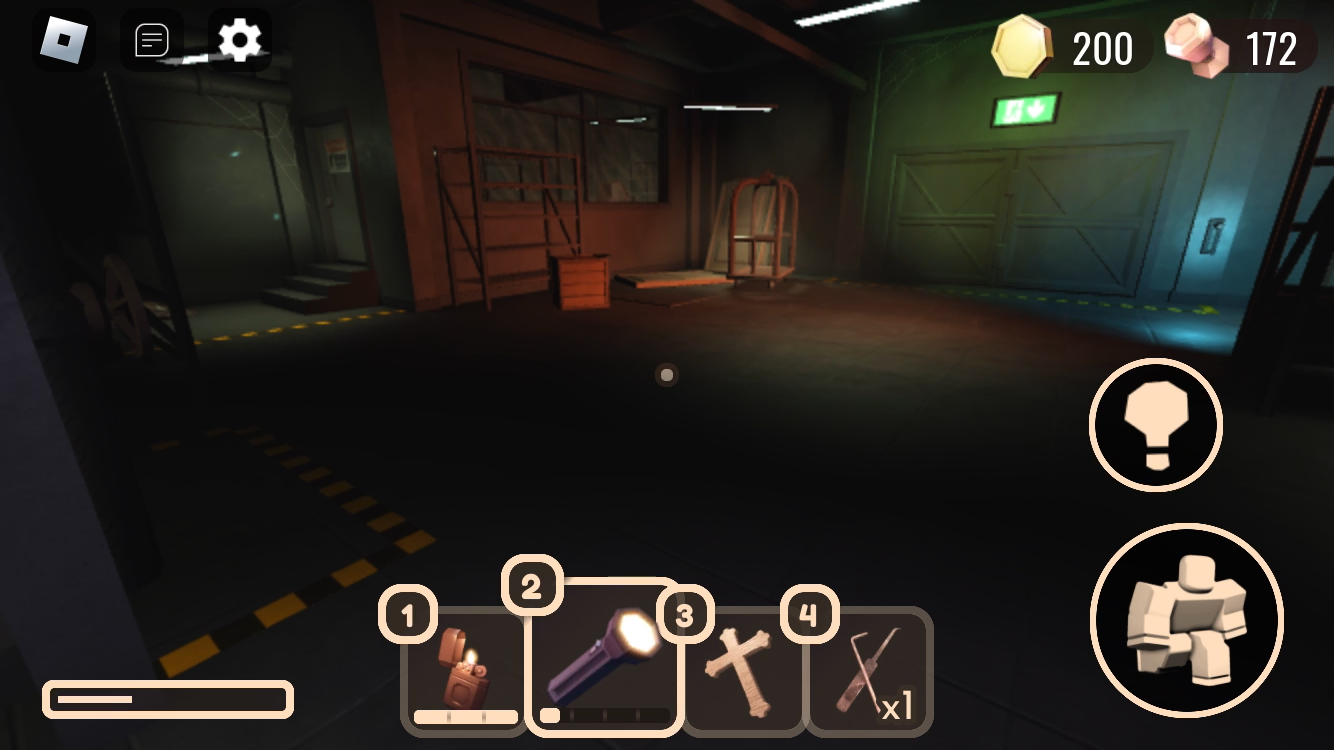Click the stamina bar in bottom-left corner

(x=166, y=699)
